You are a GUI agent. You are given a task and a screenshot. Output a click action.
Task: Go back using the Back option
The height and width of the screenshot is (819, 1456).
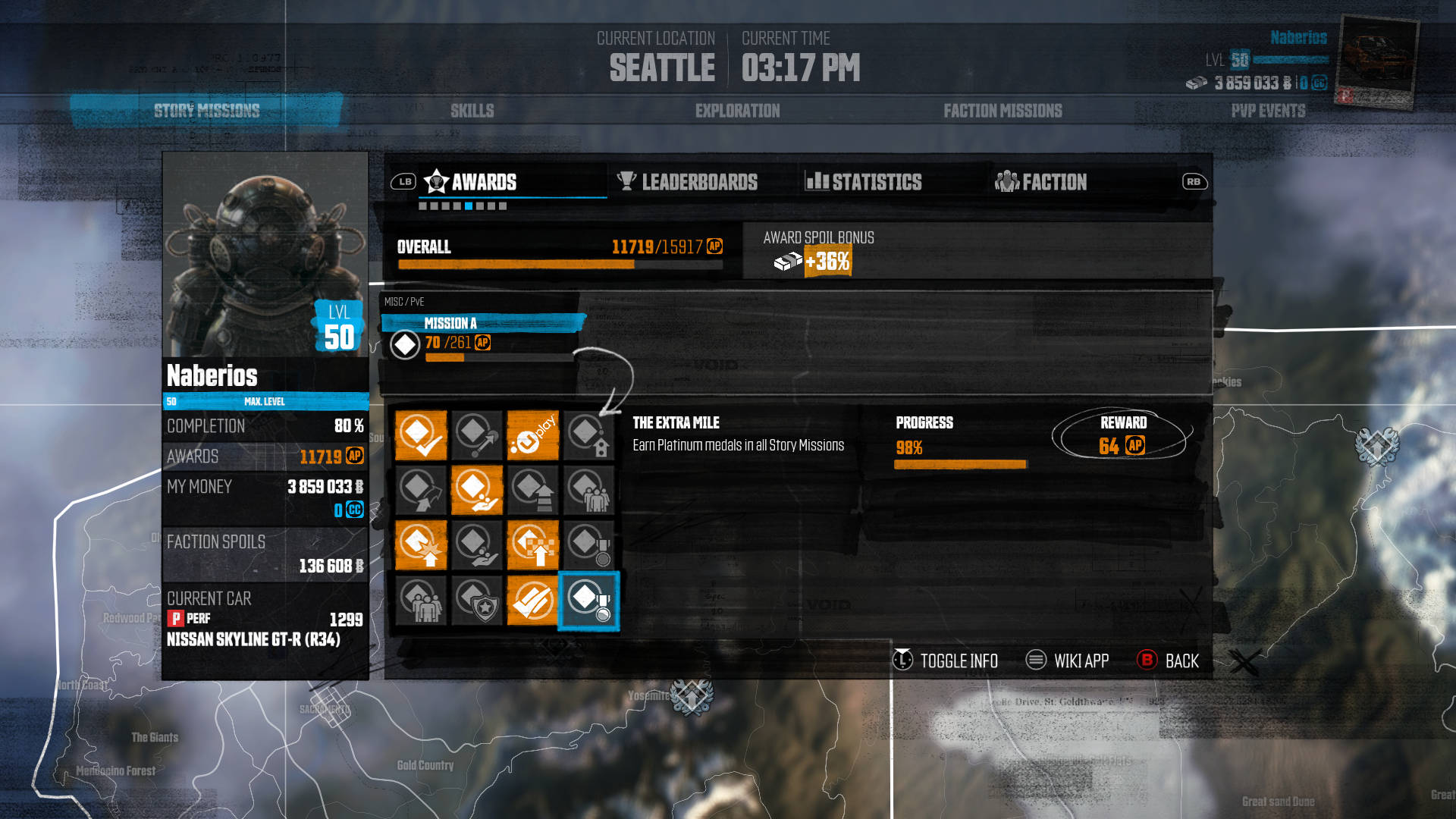(1181, 661)
